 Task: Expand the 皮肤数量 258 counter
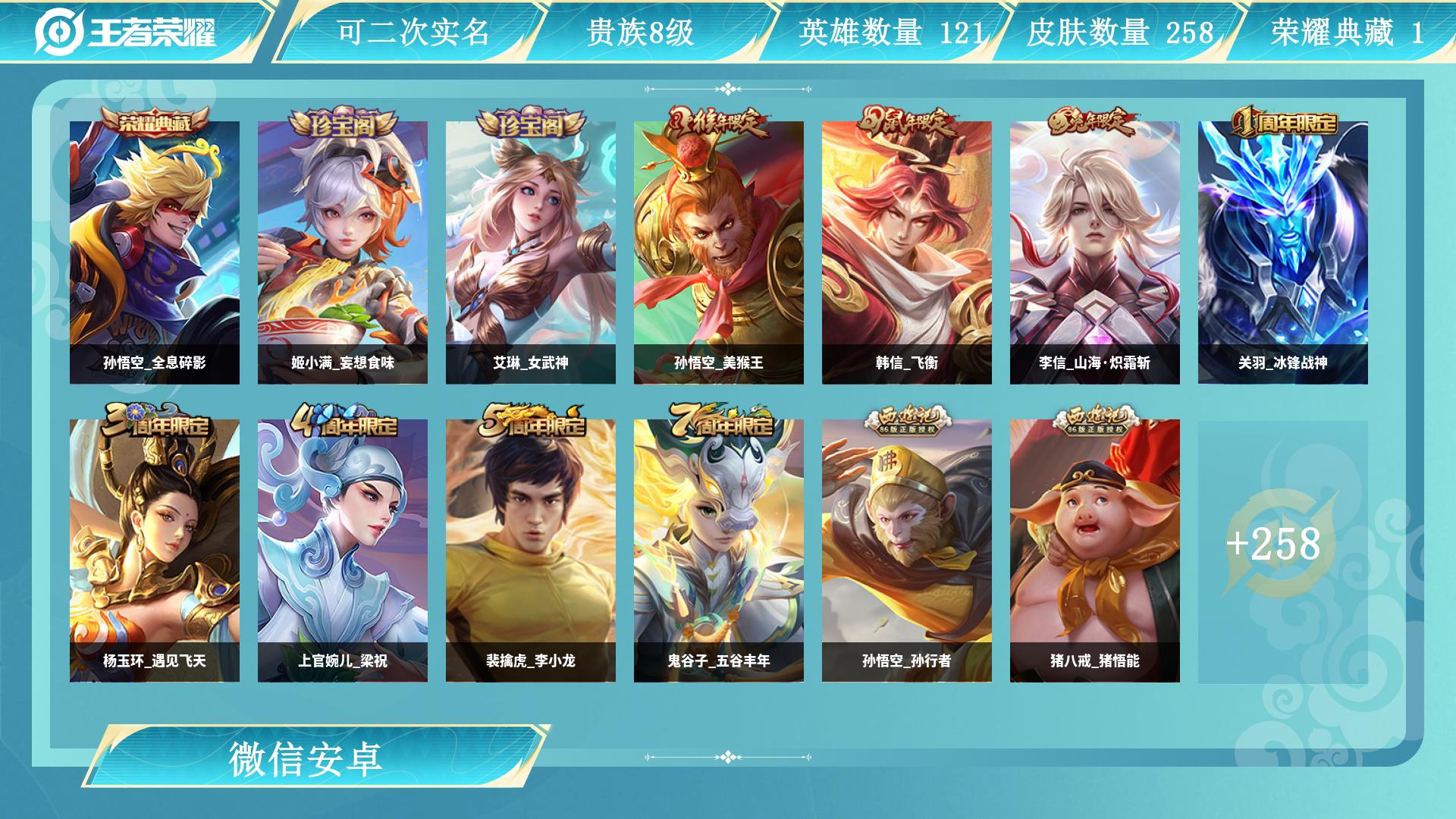tap(1119, 32)
